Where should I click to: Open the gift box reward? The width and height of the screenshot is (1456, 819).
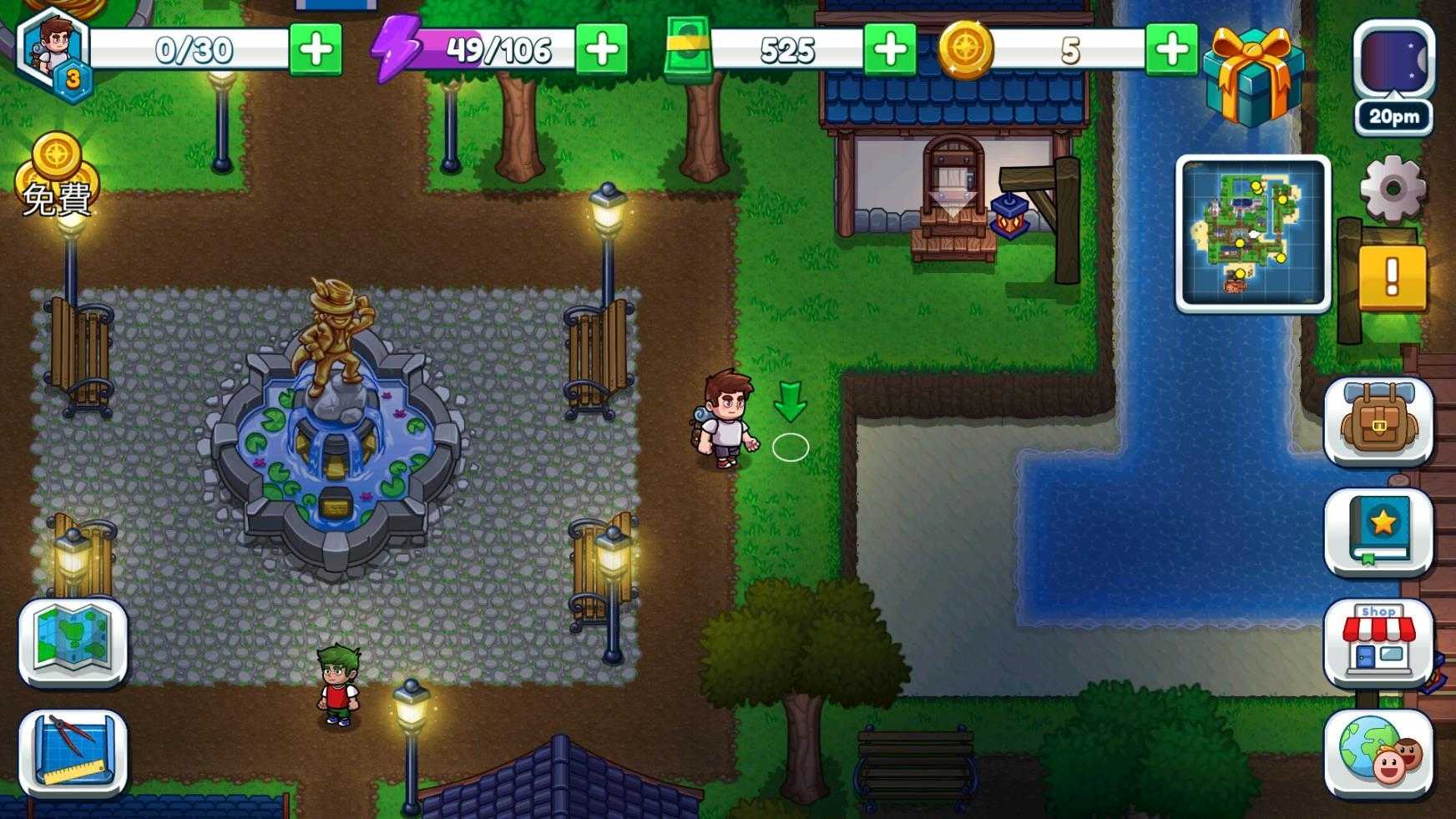point(1254,75)
